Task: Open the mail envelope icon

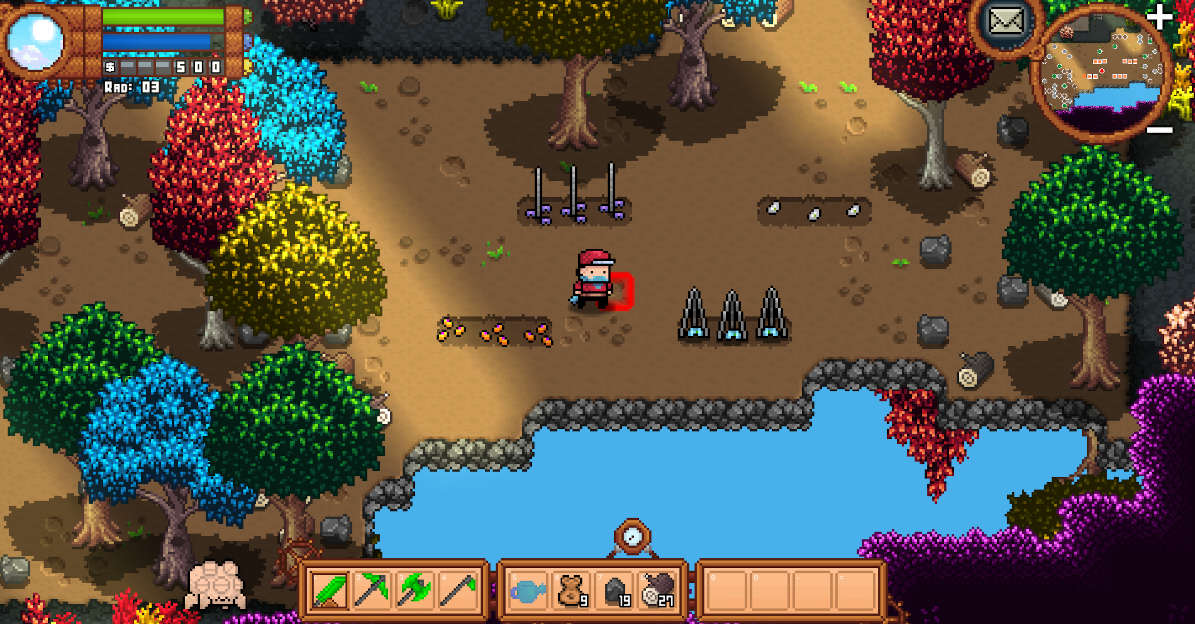Action: (1004, 19)
